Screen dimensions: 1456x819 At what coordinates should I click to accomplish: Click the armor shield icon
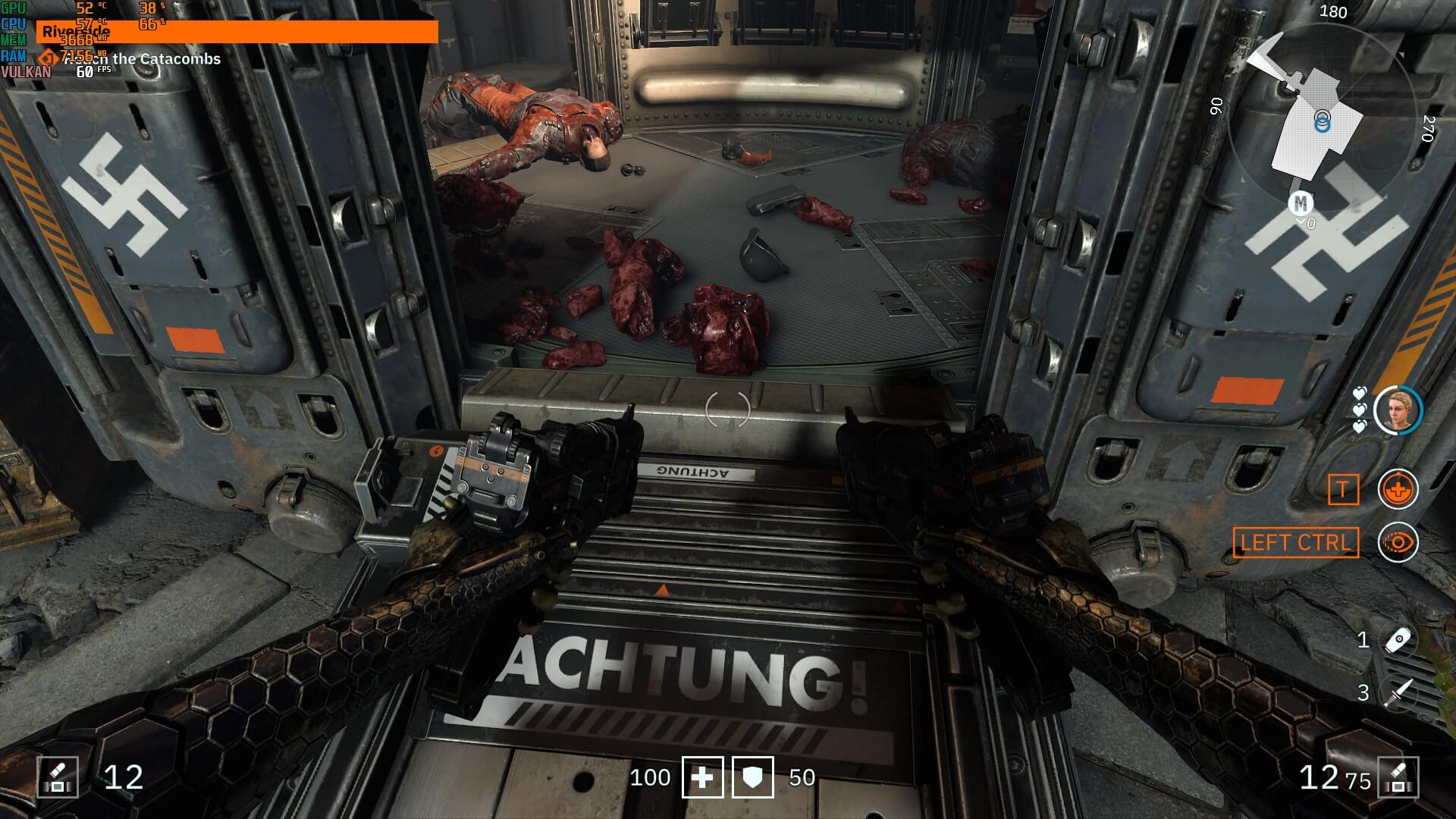(x=752, y=777)
